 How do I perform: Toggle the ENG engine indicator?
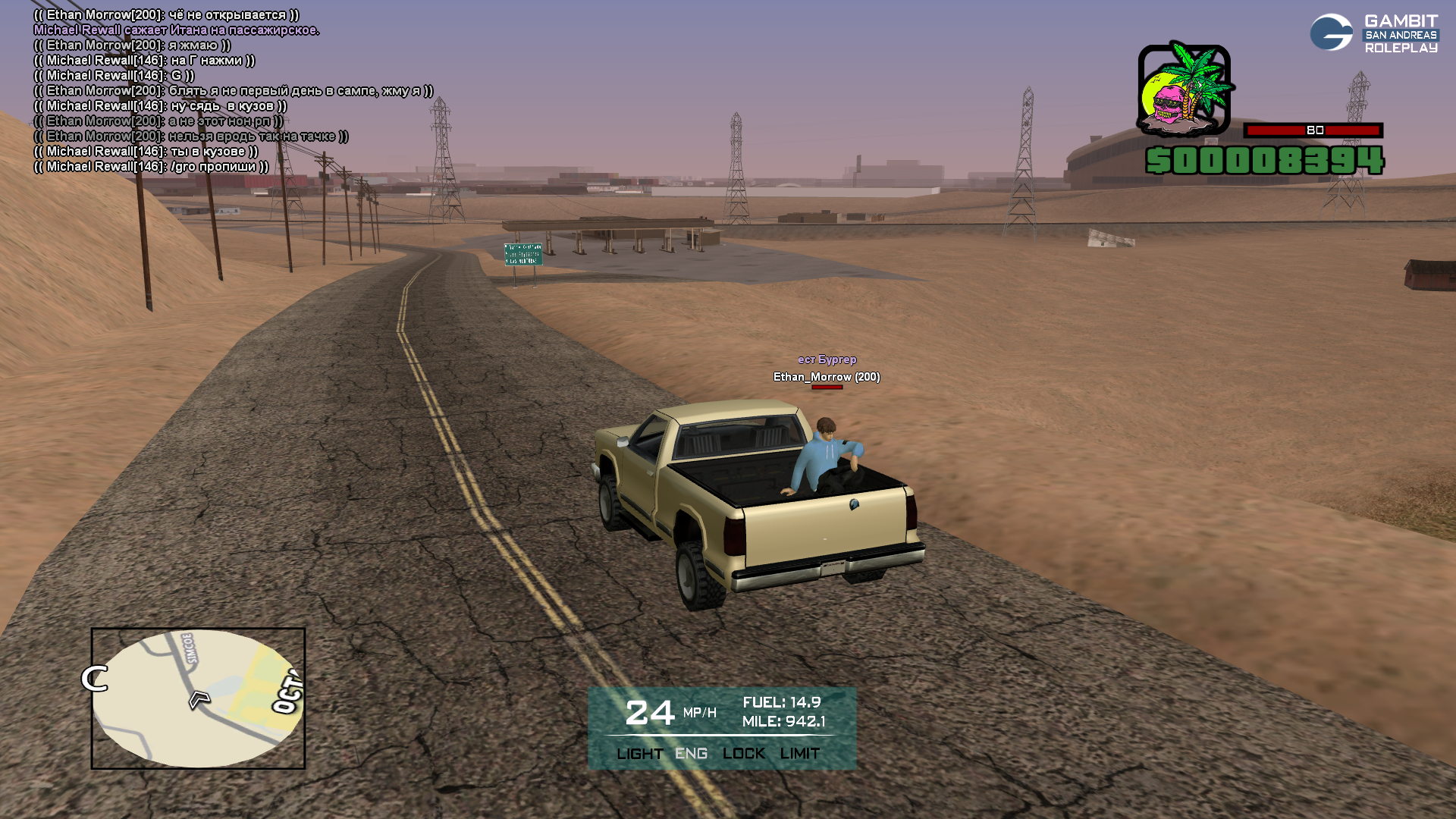click(x=691, y=754)
